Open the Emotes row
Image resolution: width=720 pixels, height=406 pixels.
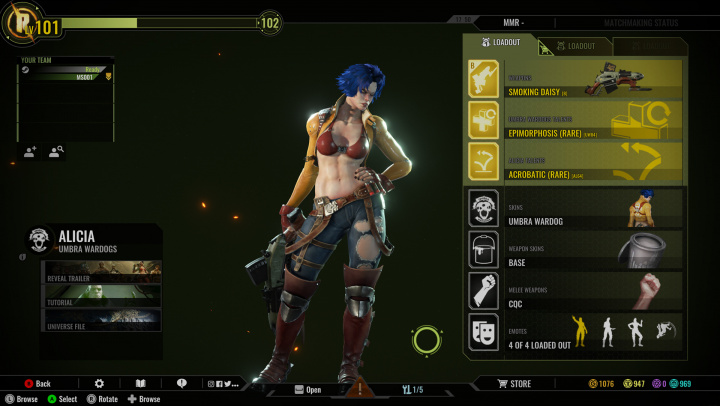click(x=575, y=332)
